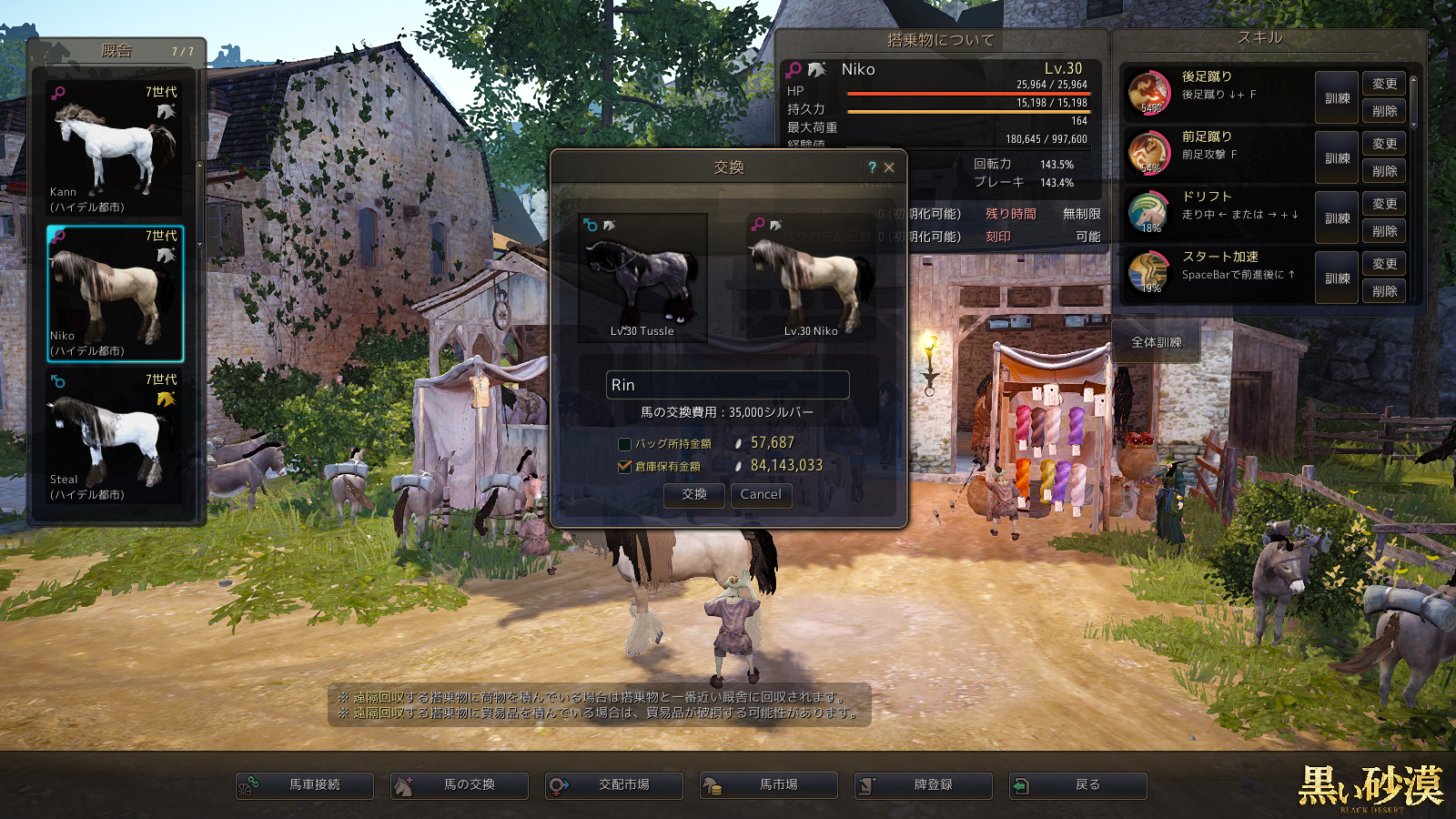Untick the 倉庫保有金額 checkbox

pyautogui.click(x=624, y=466)
